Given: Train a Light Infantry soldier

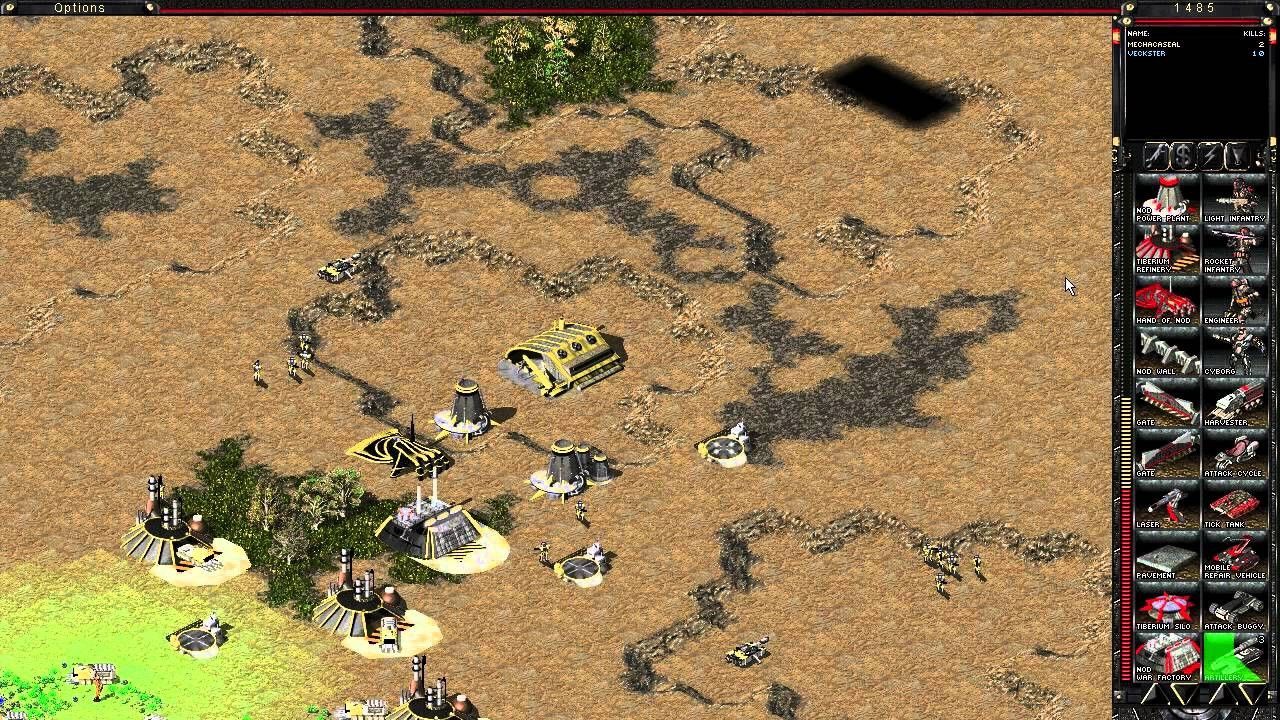Looking at the screenshot, I should 1236,196.
